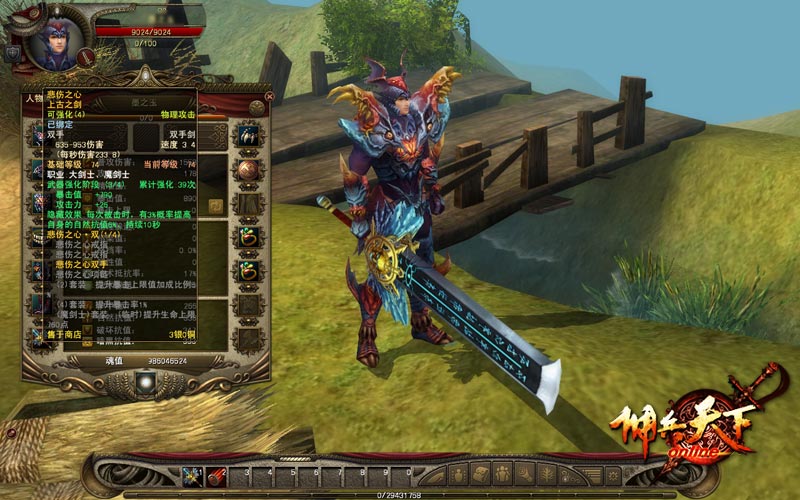Open the two-person team menu in bottom bar
Image resolution: width=800 pixels, height=500 pixels.
pos(500,473)
